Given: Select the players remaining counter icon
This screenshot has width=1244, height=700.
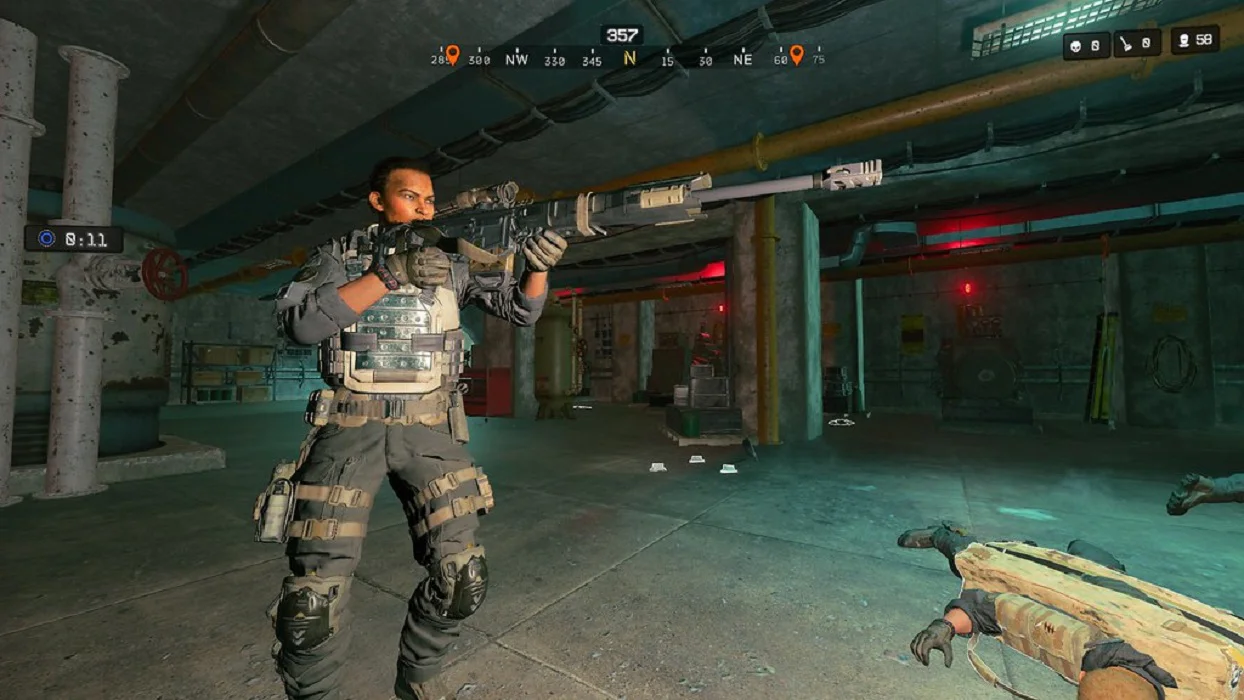Looking at the screenshot, I should (x=1184, y=41).
